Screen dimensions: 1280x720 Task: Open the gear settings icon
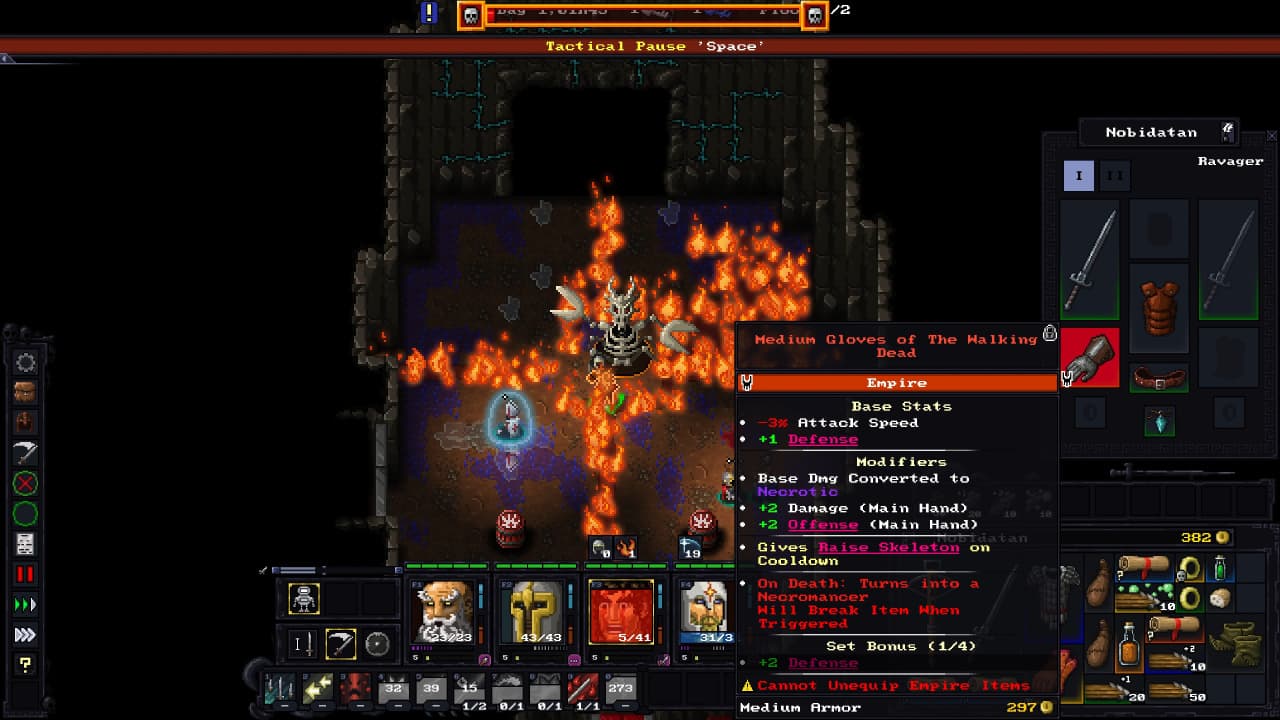[25, 362]
